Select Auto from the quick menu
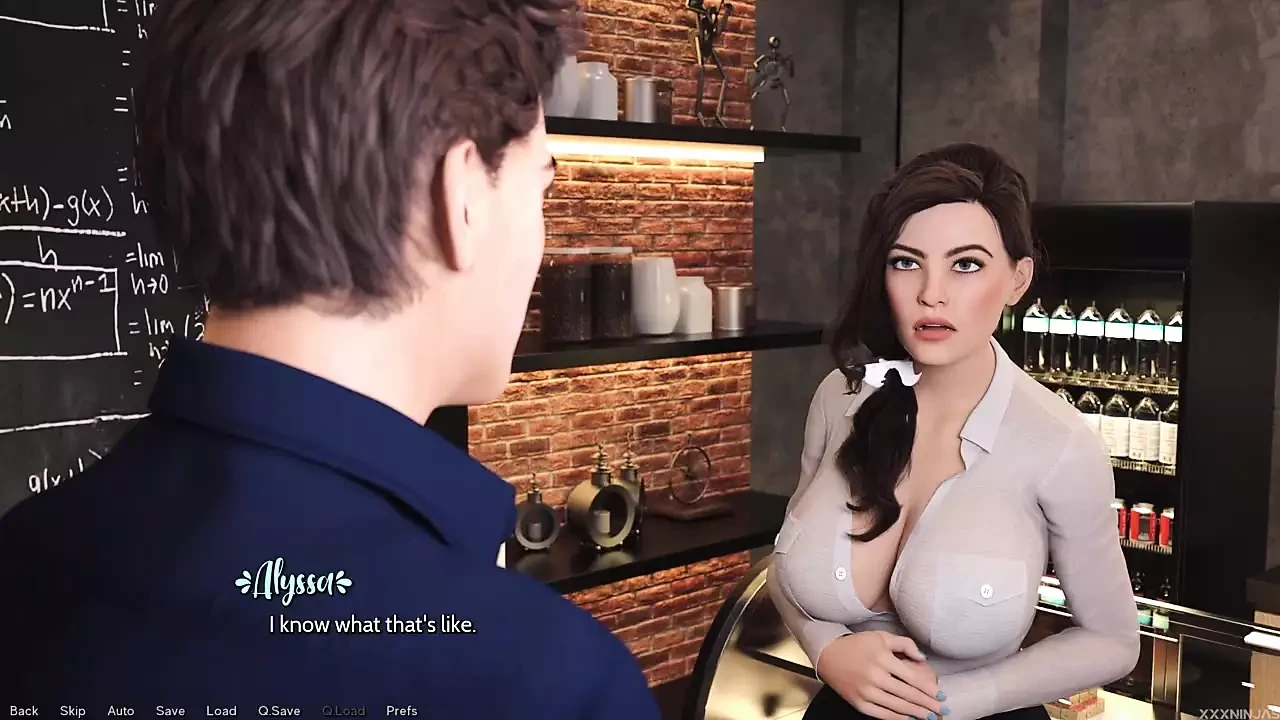This screenshot has width=1280, height=720. [x=120, y=710]
